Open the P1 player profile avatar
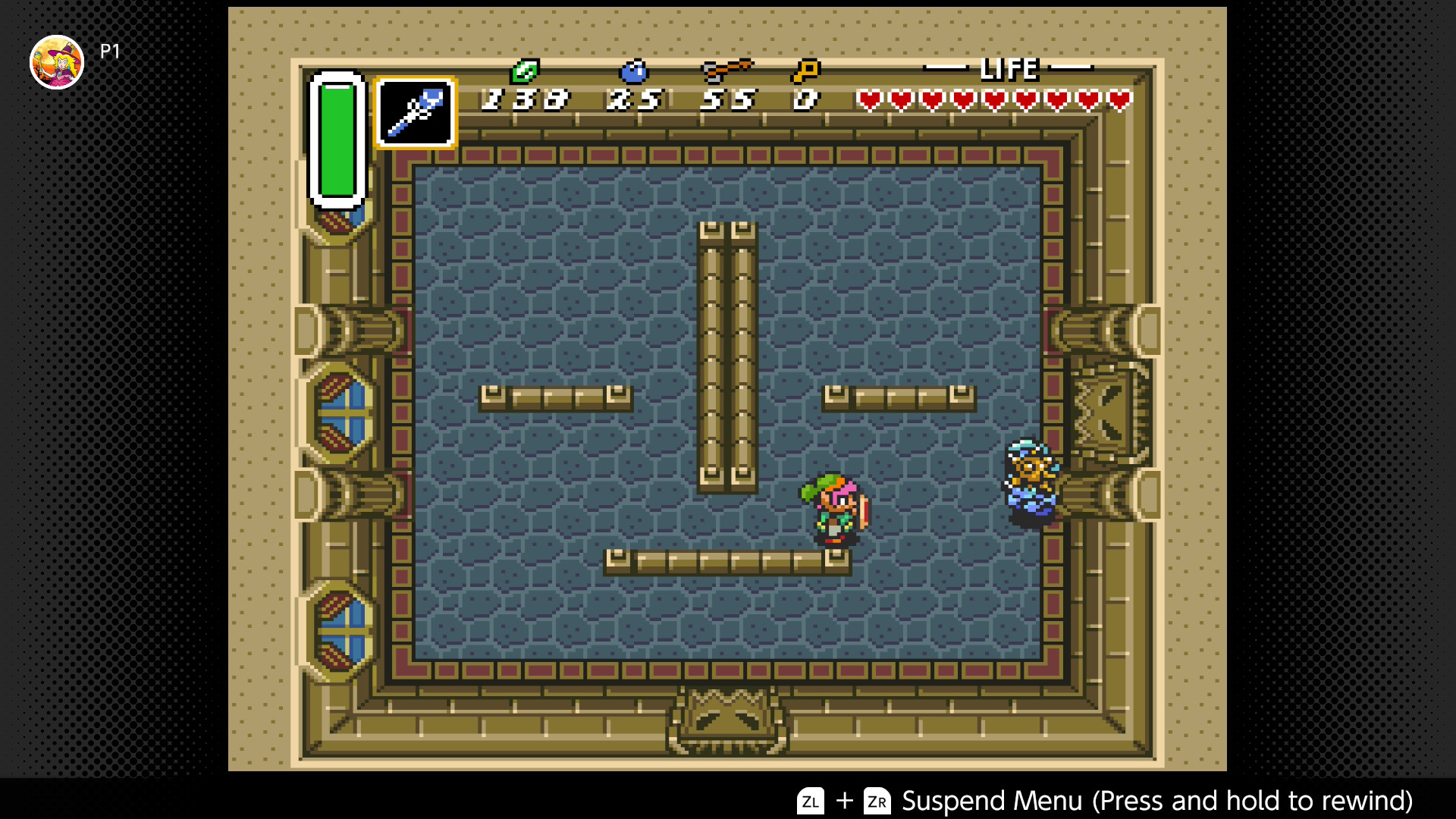Image resolution: width=1456 pixels, height=819 pixels. tap(57, 62)
